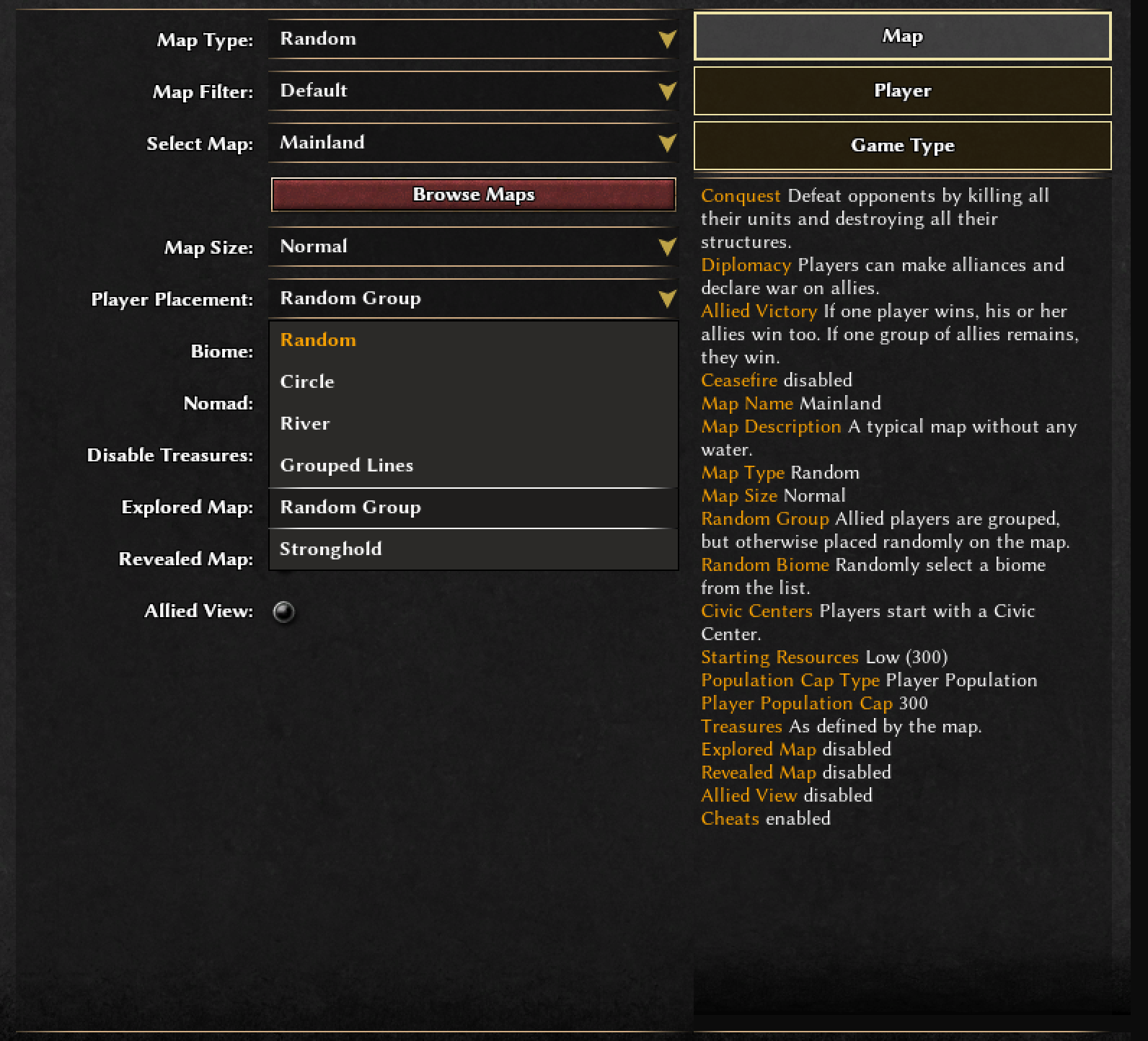
Task: Select Circle placement from the list
Action: click(x=472, y=382)
